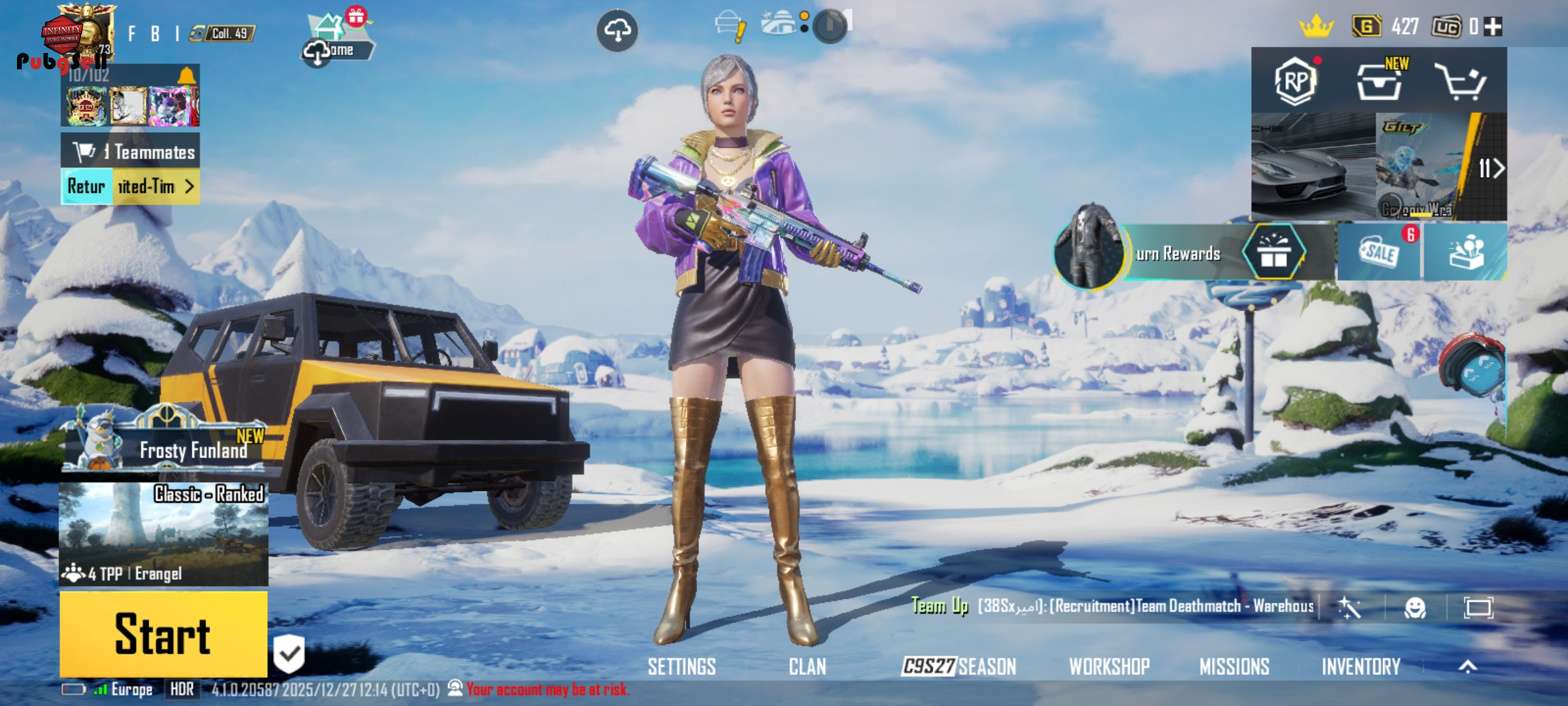Open the CLAN menu

click(807, 667)
